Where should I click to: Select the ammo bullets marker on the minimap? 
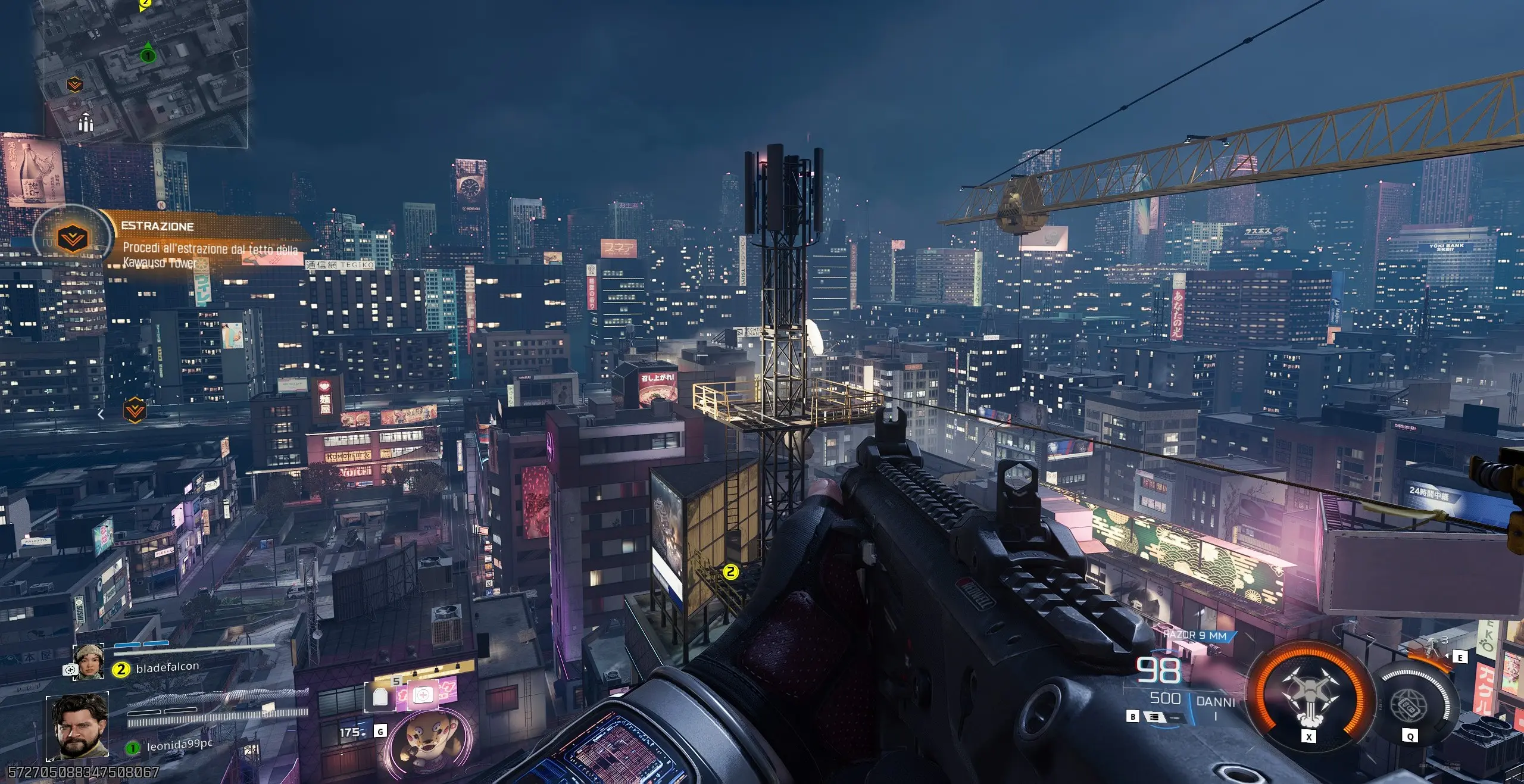pyautogui.click(x=86, y=123)
